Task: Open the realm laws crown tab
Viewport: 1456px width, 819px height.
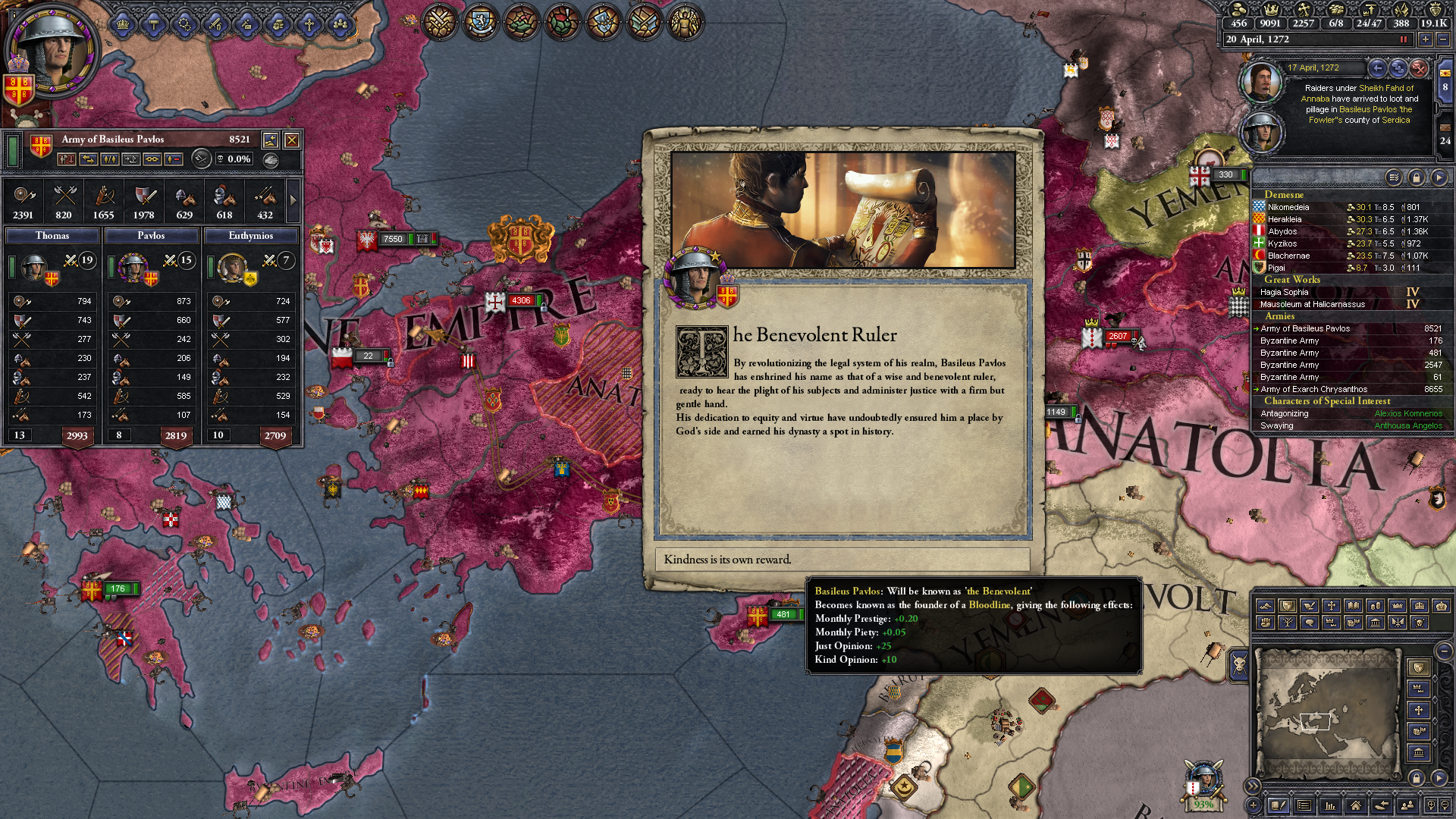Action: (123, 24)
